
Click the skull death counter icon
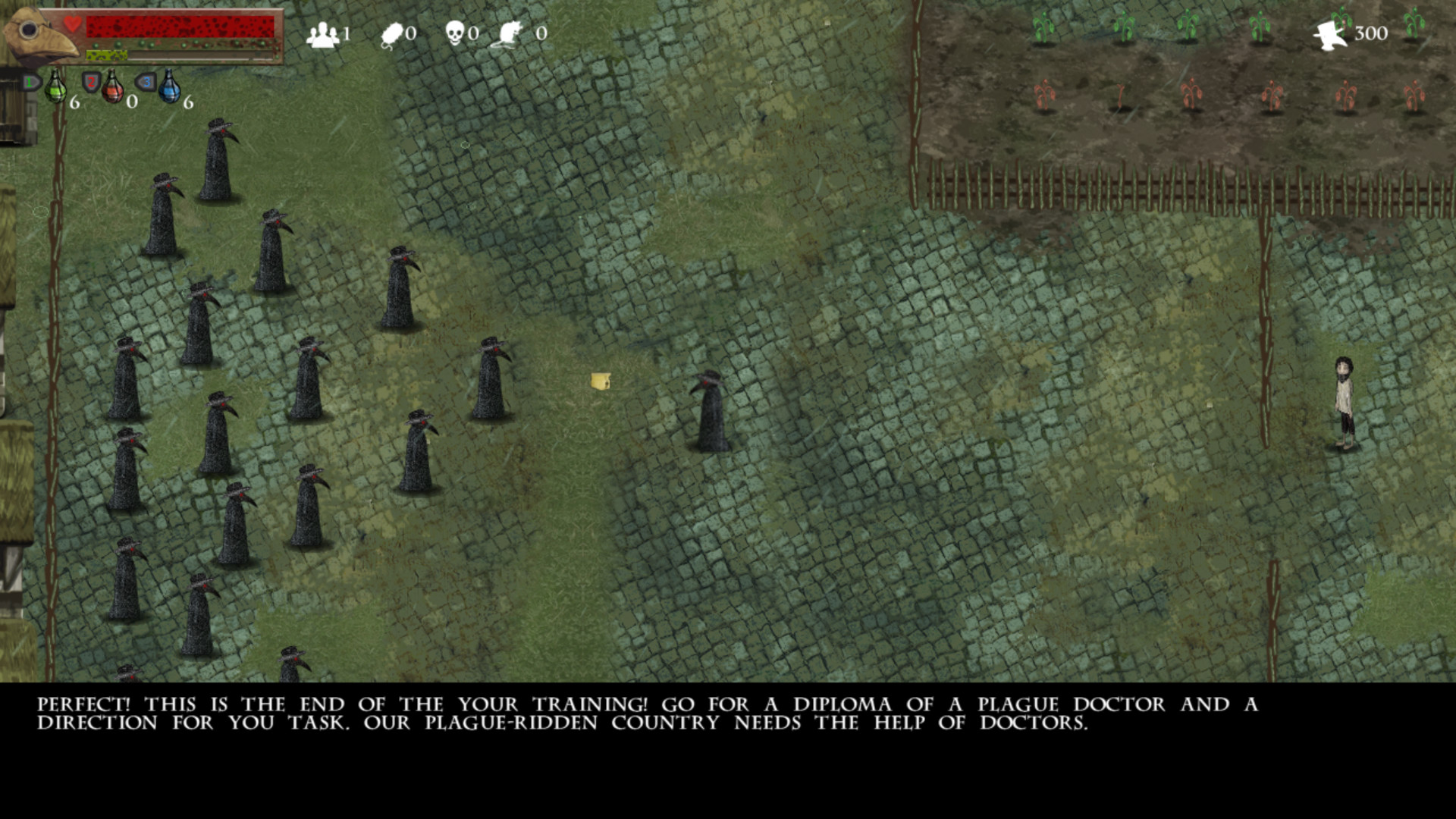point(455,31)
